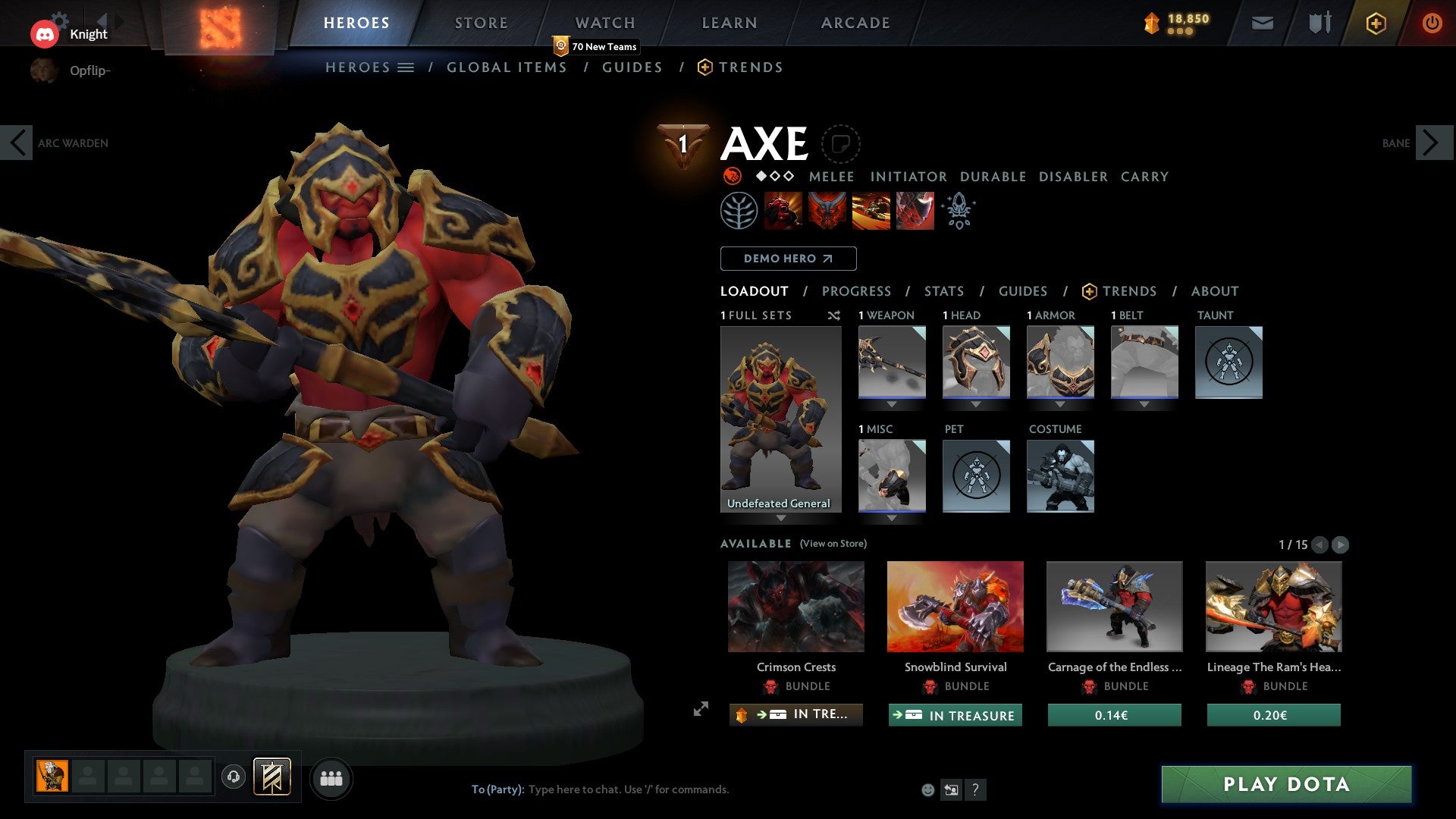Open the Heroes hamburger menu
The image size is (1456, 819).
(407, 67)
